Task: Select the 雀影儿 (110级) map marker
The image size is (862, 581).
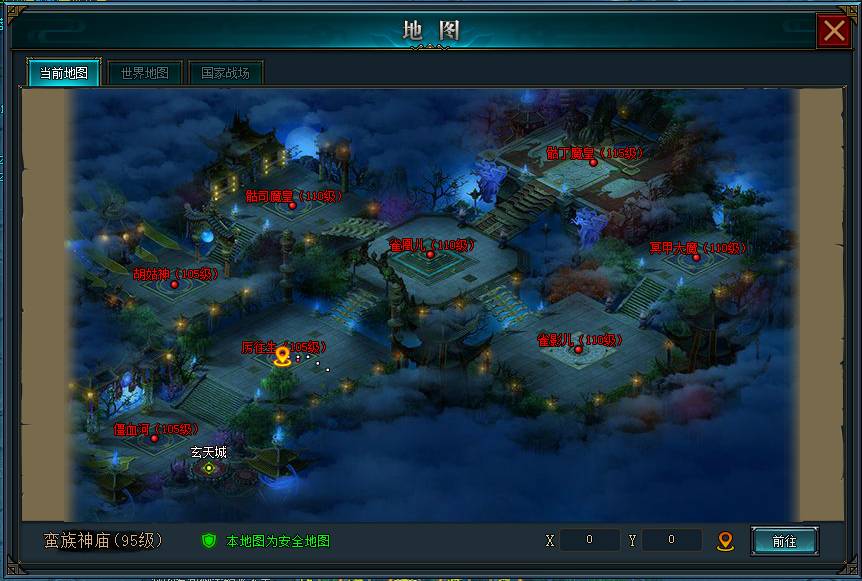Action: point(578,349)
